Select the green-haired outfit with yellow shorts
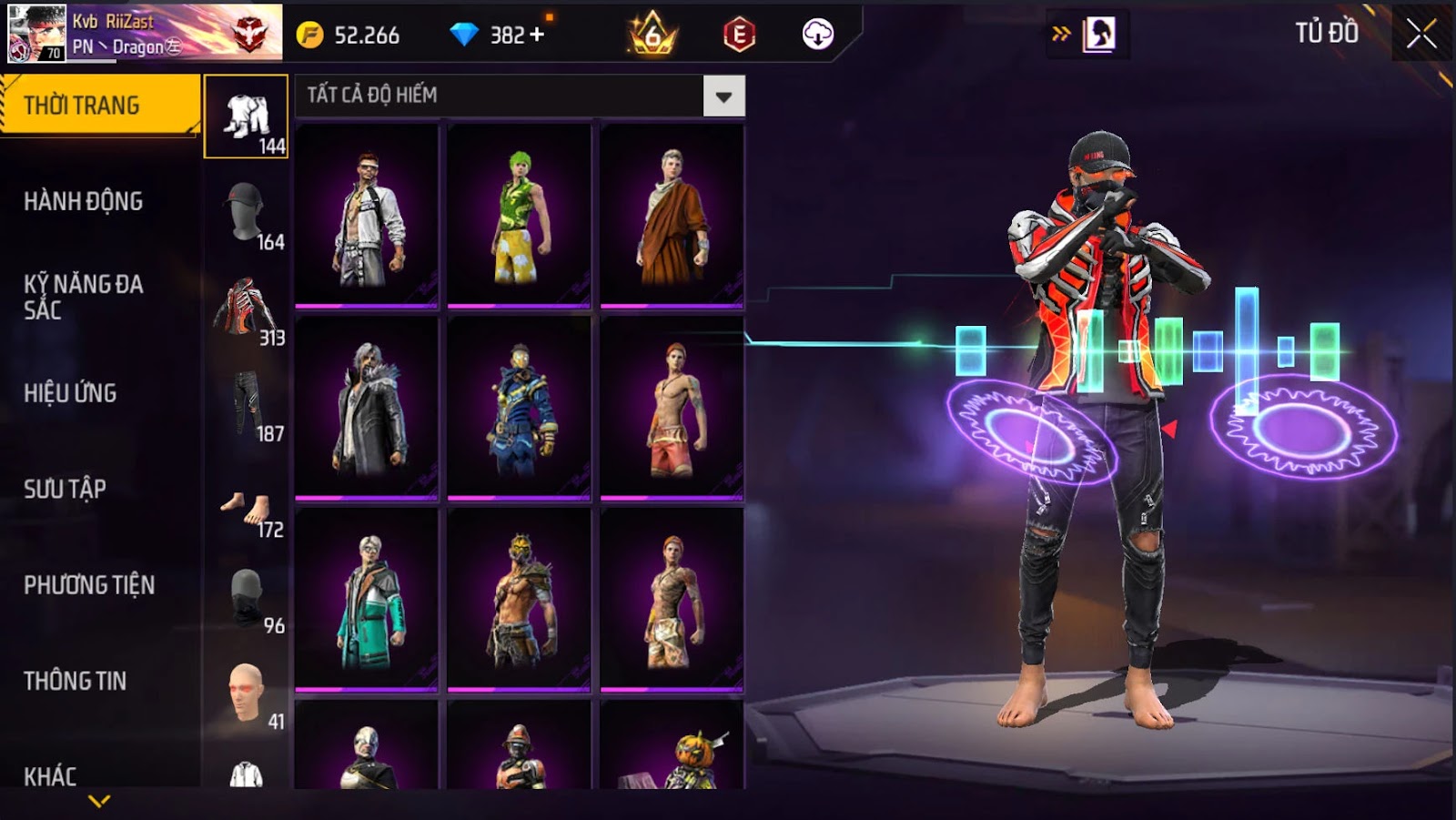Viewport: 1456px width, 820px height. pyautogui.click(x=519, y=216)
